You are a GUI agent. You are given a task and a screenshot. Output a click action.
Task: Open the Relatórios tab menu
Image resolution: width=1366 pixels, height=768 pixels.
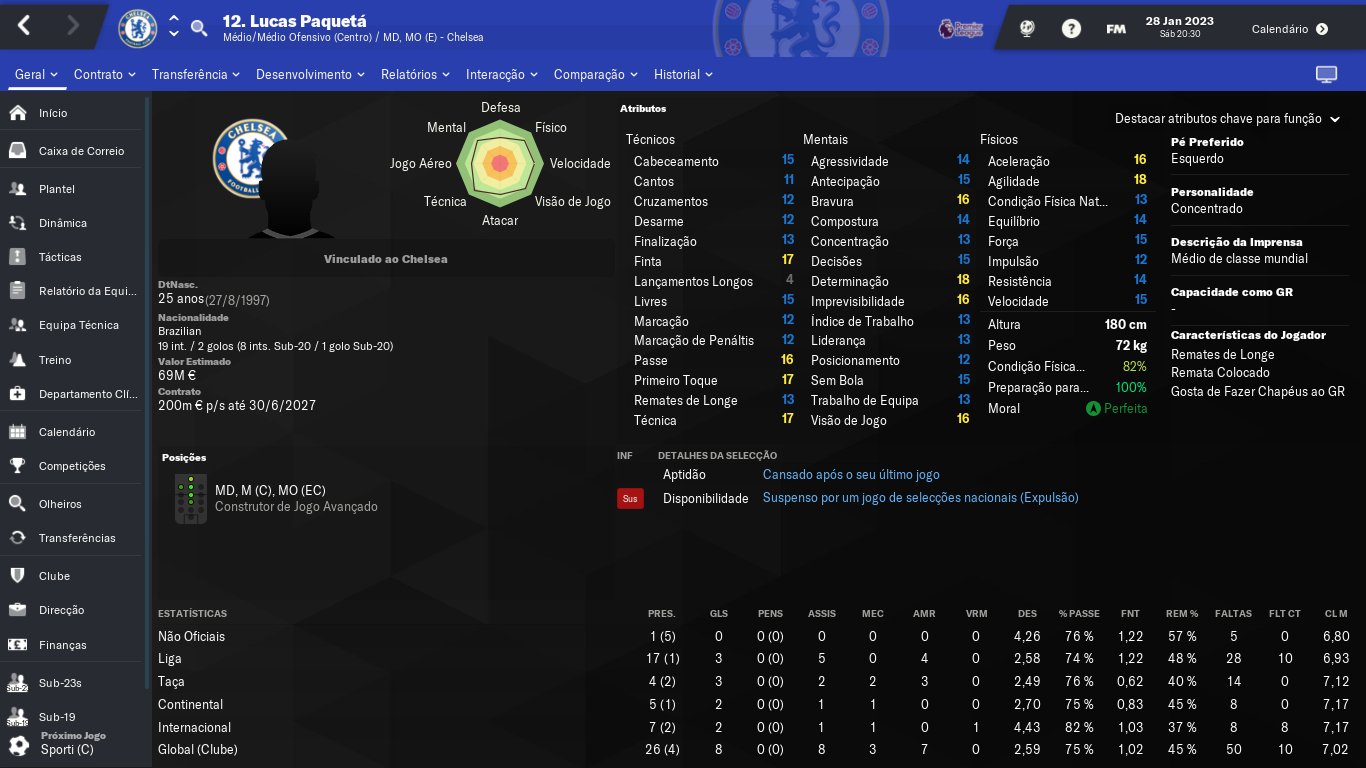pos(415,74)
